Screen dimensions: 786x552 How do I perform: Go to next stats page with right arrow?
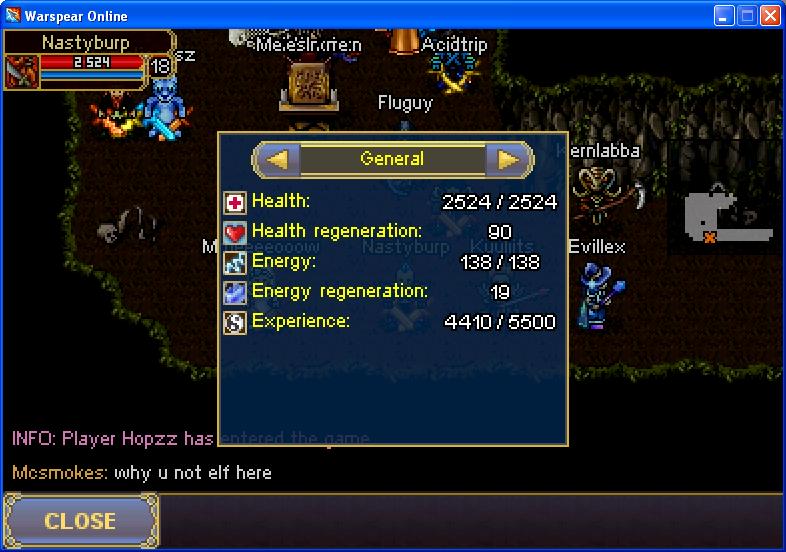tap(508, 159)
